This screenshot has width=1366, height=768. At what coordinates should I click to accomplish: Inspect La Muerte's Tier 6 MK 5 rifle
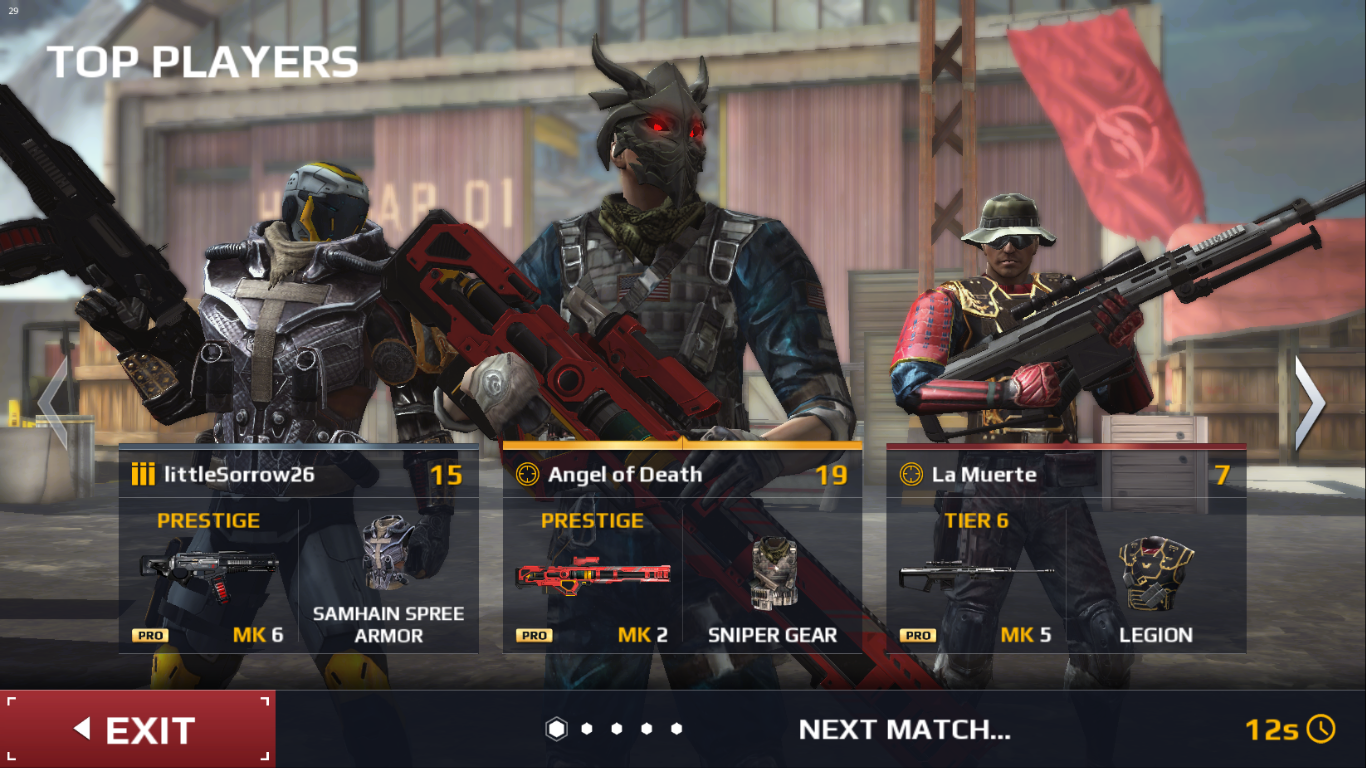(976, 577)
